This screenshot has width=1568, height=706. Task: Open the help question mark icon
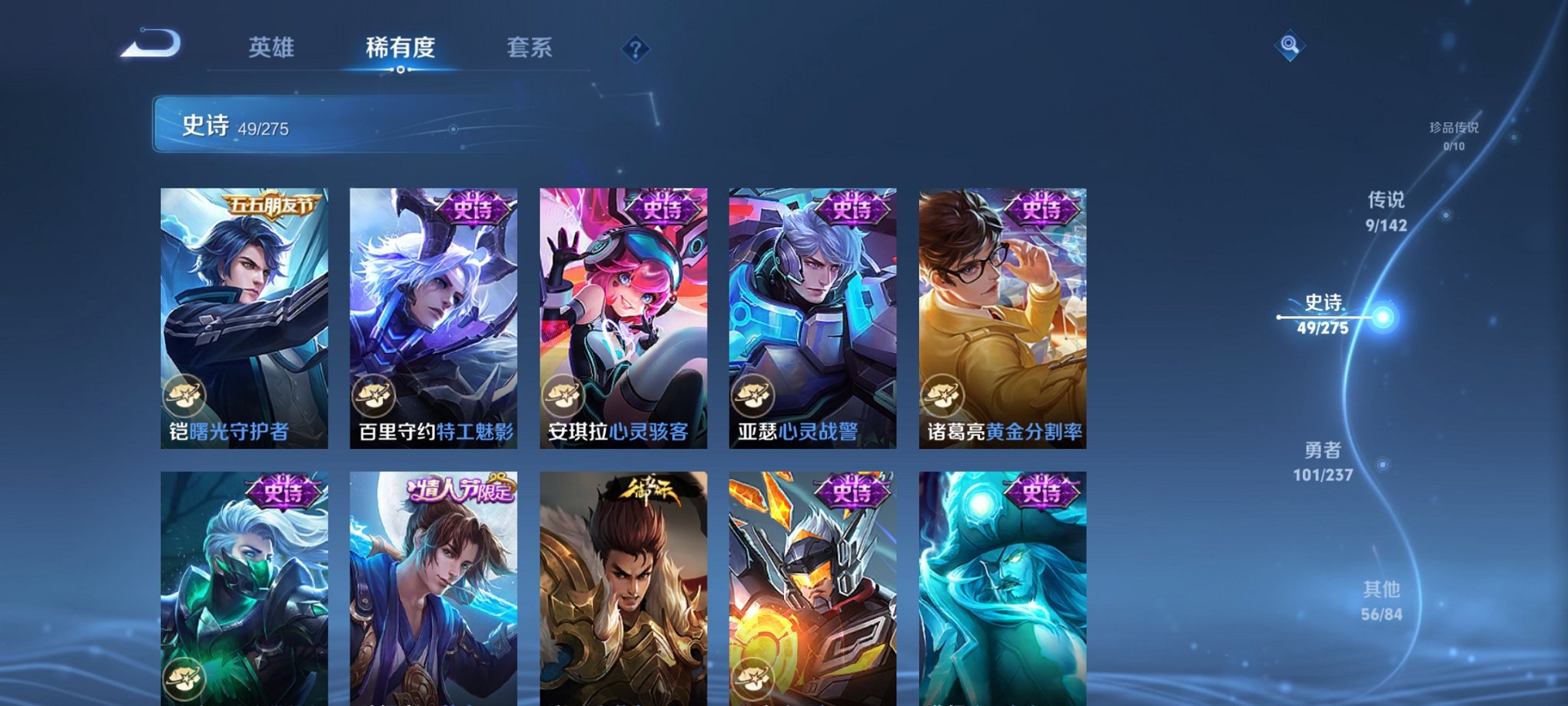pyautogui.click(x=635, y=49)
